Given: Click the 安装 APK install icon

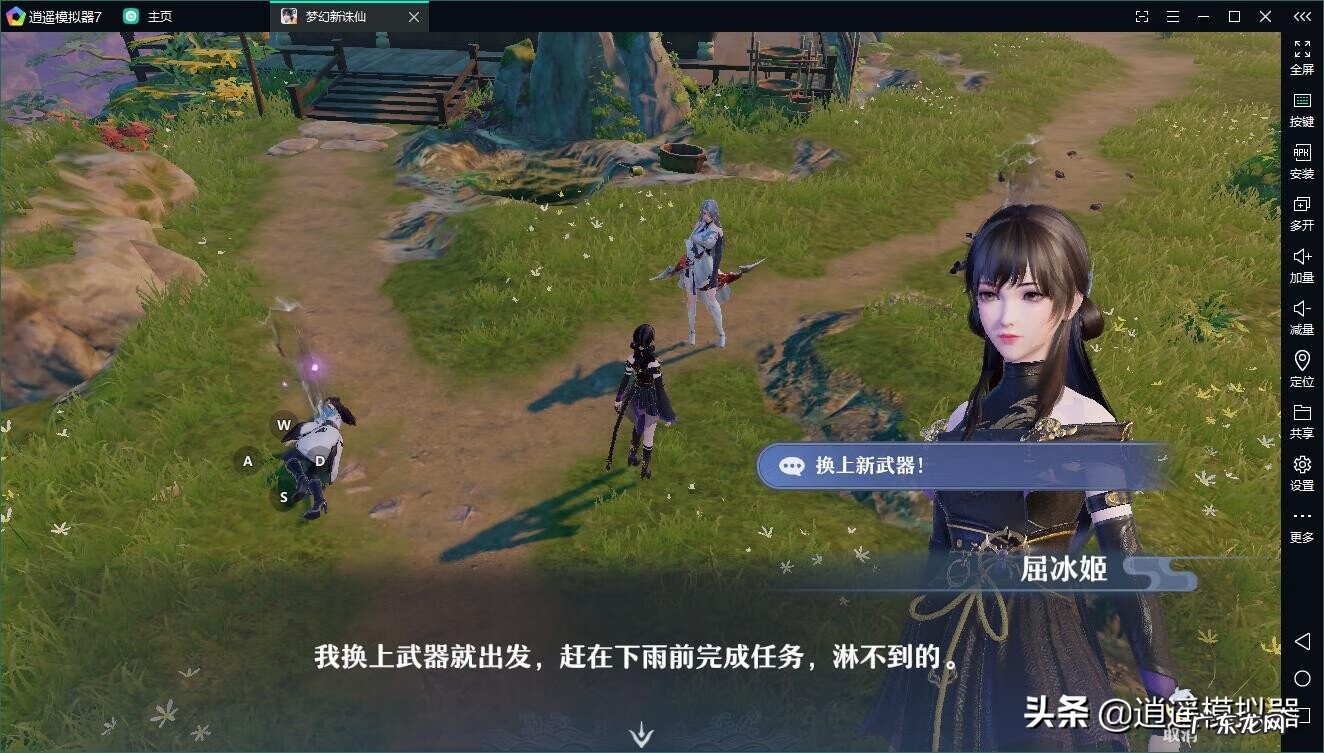Looking at the screenshot, I should [1302, 162].
